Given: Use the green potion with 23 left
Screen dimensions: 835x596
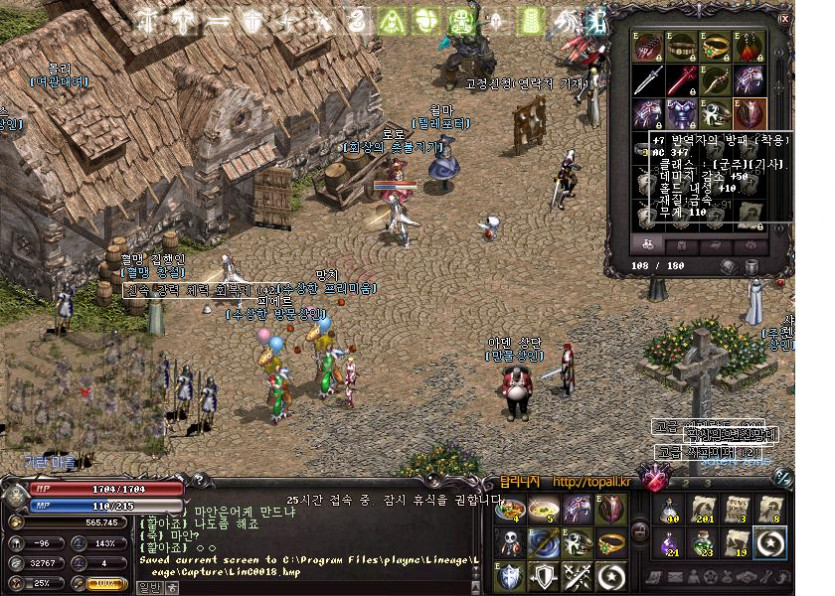Looking at the screenshot, I should 704,542.
